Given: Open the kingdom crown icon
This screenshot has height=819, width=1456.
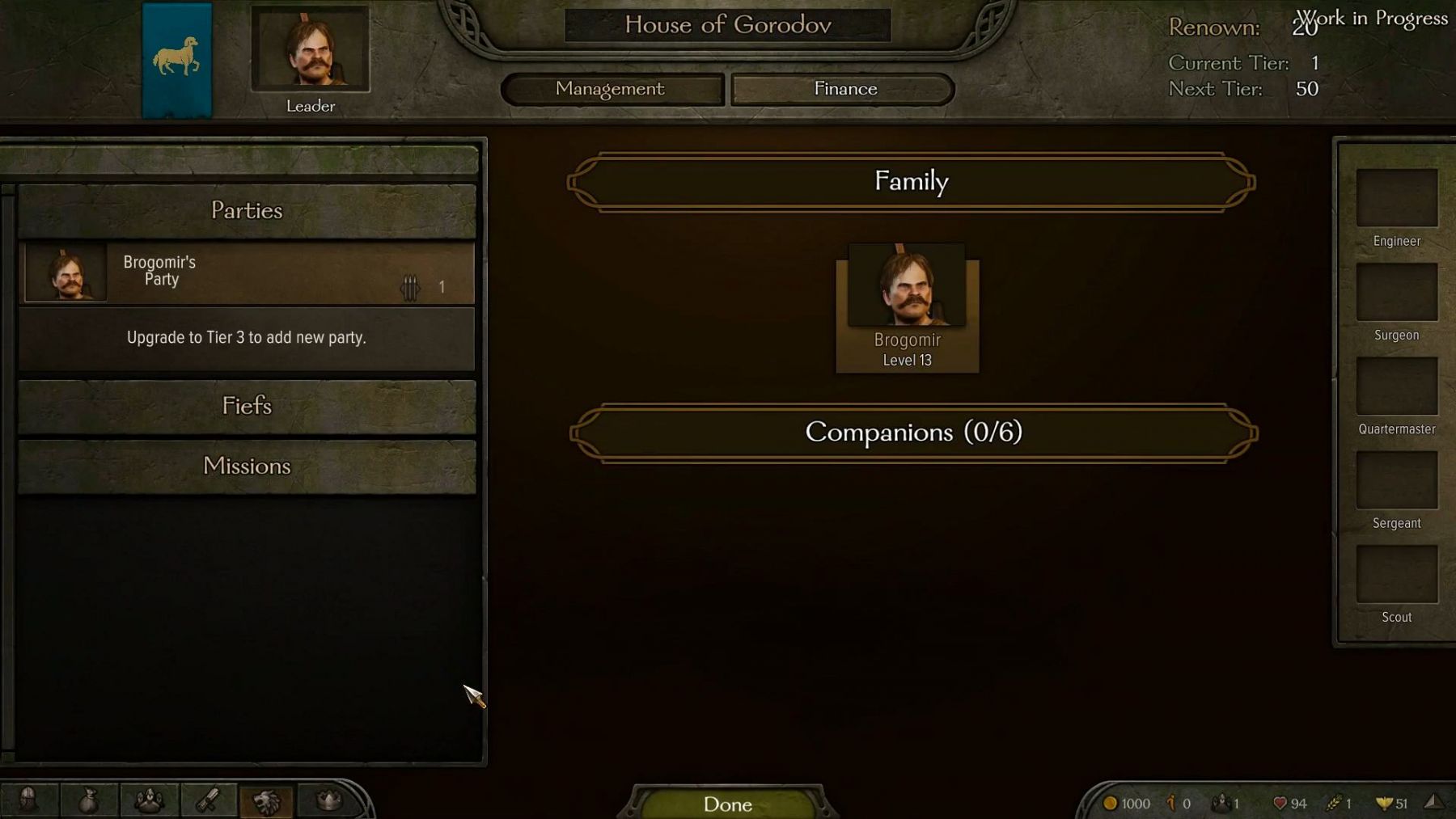Looking at the screenshot, I should click(x=328, y=800).
